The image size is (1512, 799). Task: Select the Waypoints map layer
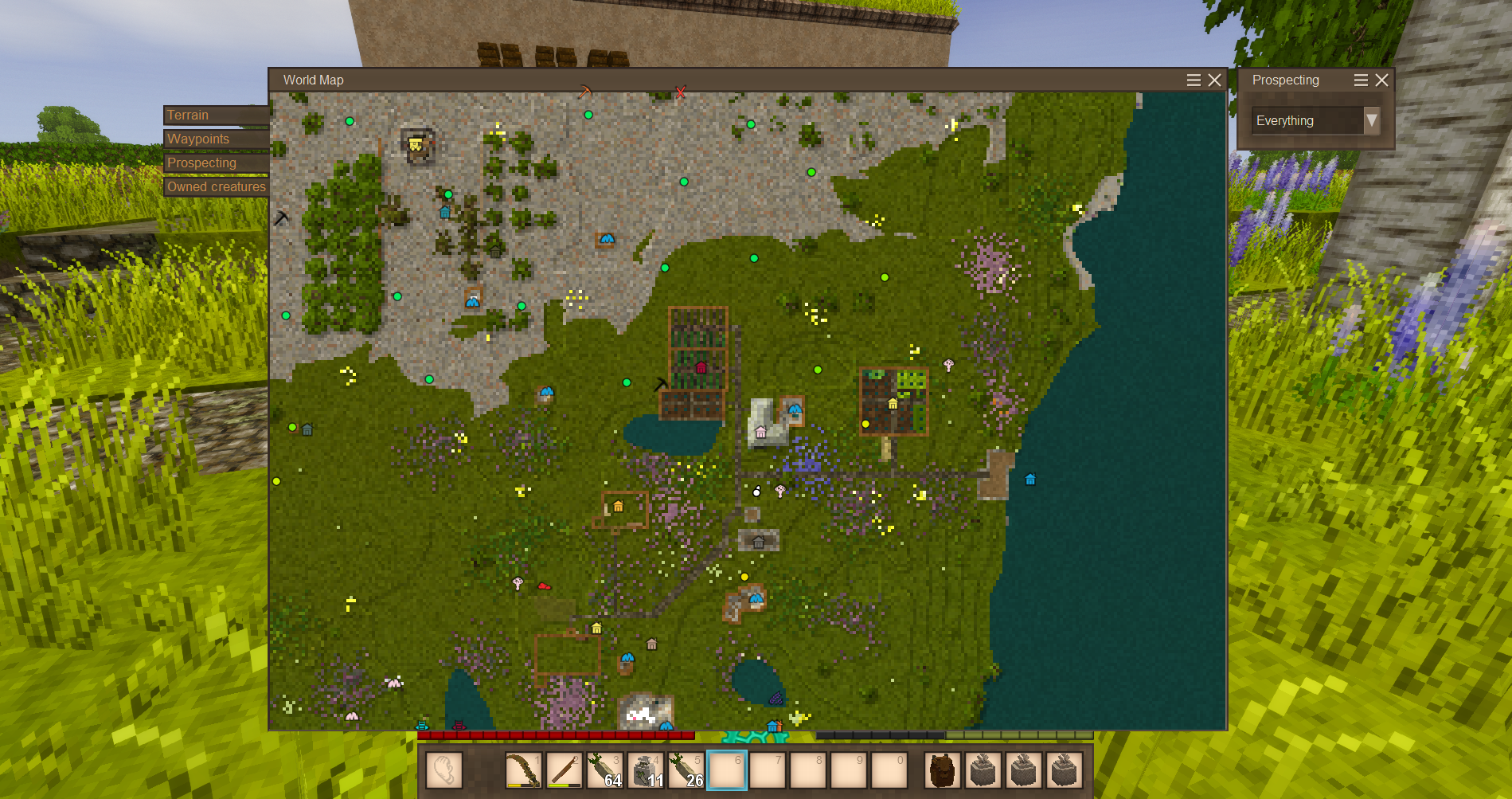tap(215, 139)
